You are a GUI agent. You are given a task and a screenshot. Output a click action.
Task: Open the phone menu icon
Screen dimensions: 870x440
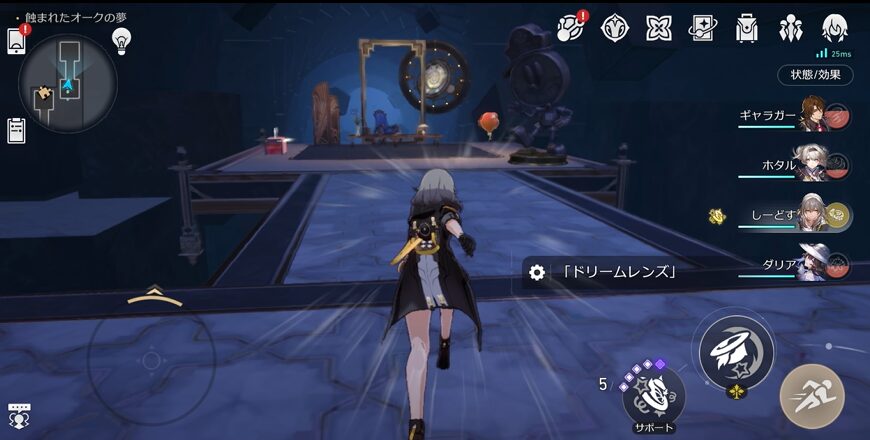(16, 40)
